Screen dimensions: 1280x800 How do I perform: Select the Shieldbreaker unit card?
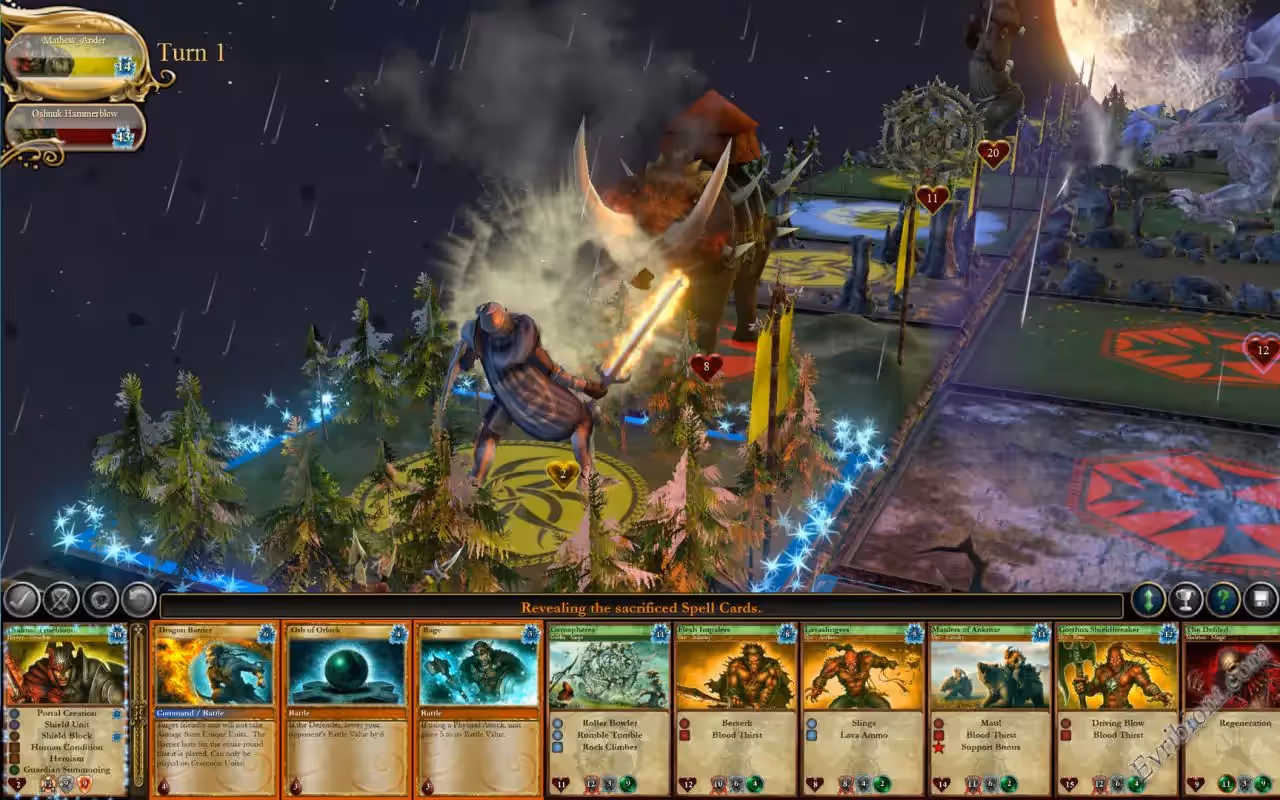tap(1117, 710)
